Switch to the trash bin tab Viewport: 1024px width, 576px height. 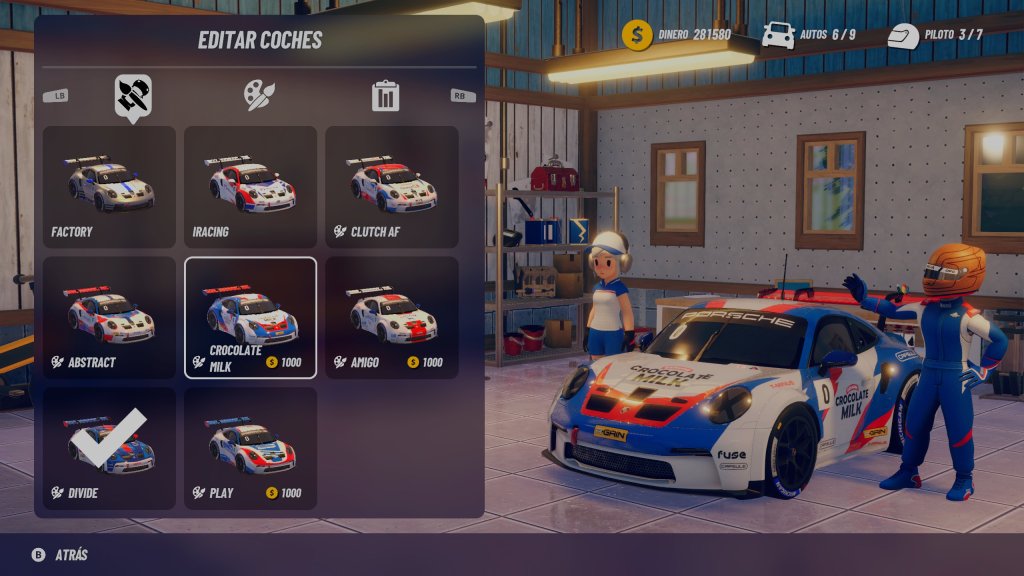coord(385,96)
